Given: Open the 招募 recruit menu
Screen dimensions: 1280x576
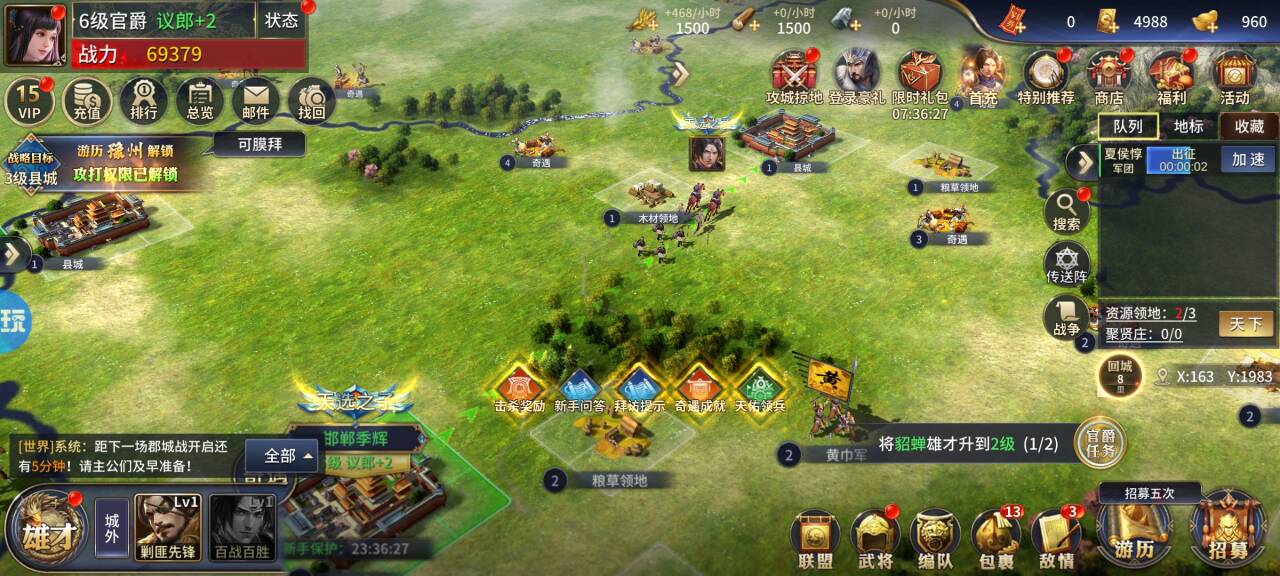Looking at the screenshot, I should tap(1227, 532).
